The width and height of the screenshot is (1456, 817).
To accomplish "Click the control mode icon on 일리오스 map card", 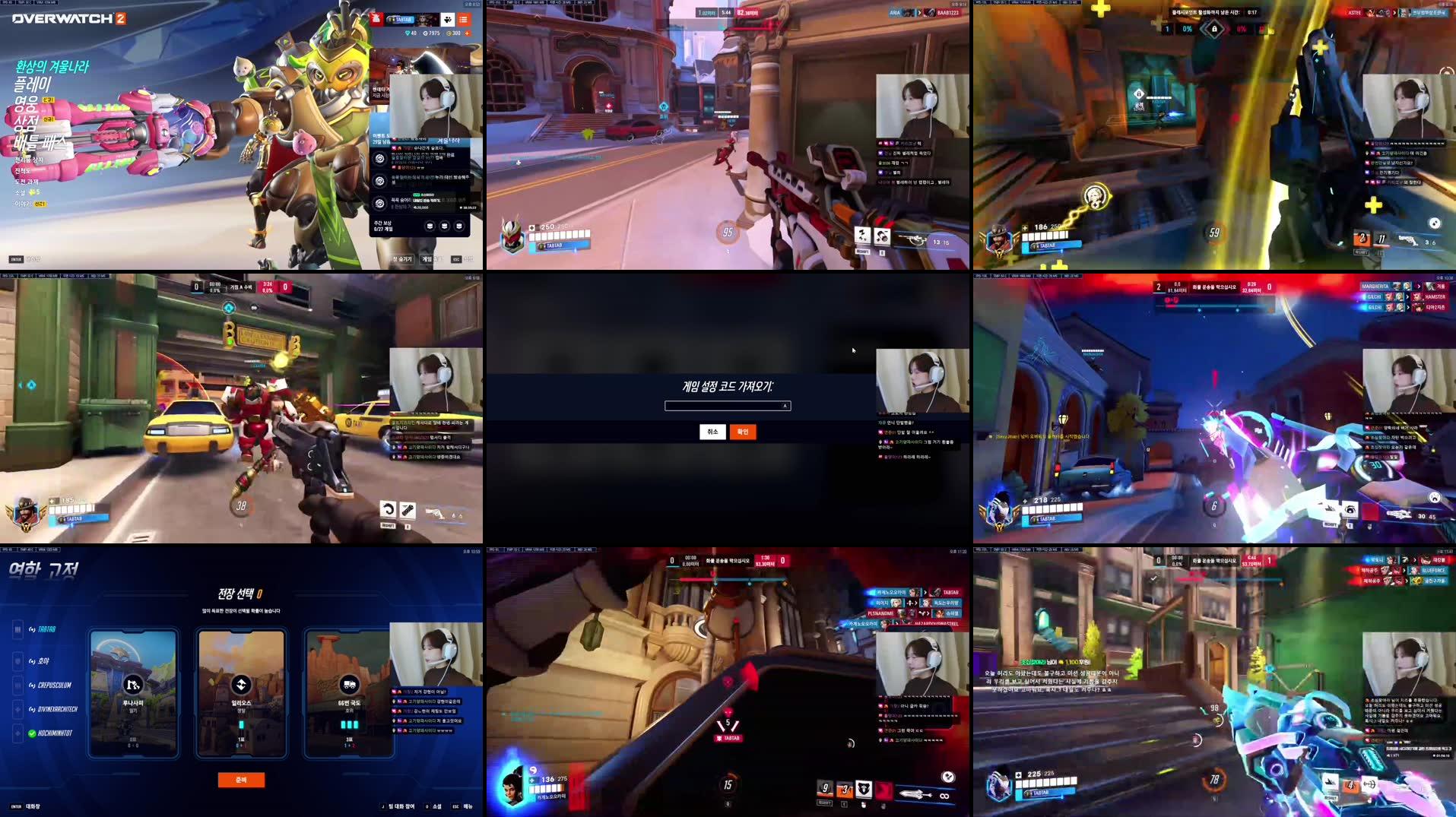I will point(241,685).
